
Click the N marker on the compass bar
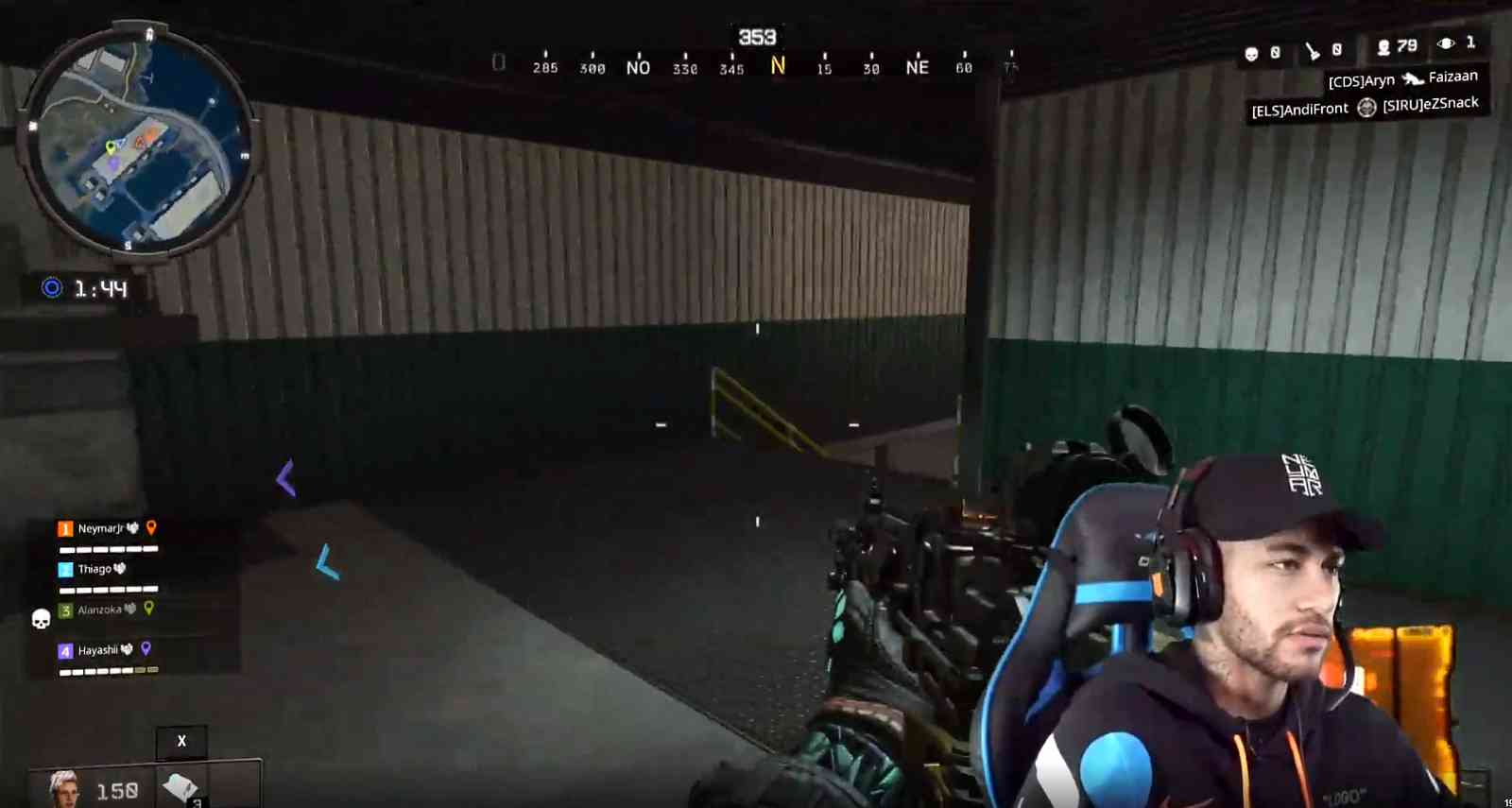[x=778, y=67]
